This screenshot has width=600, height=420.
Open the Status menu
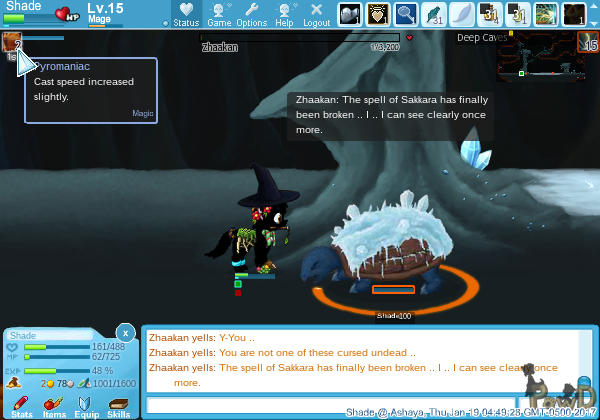[186, 14]
